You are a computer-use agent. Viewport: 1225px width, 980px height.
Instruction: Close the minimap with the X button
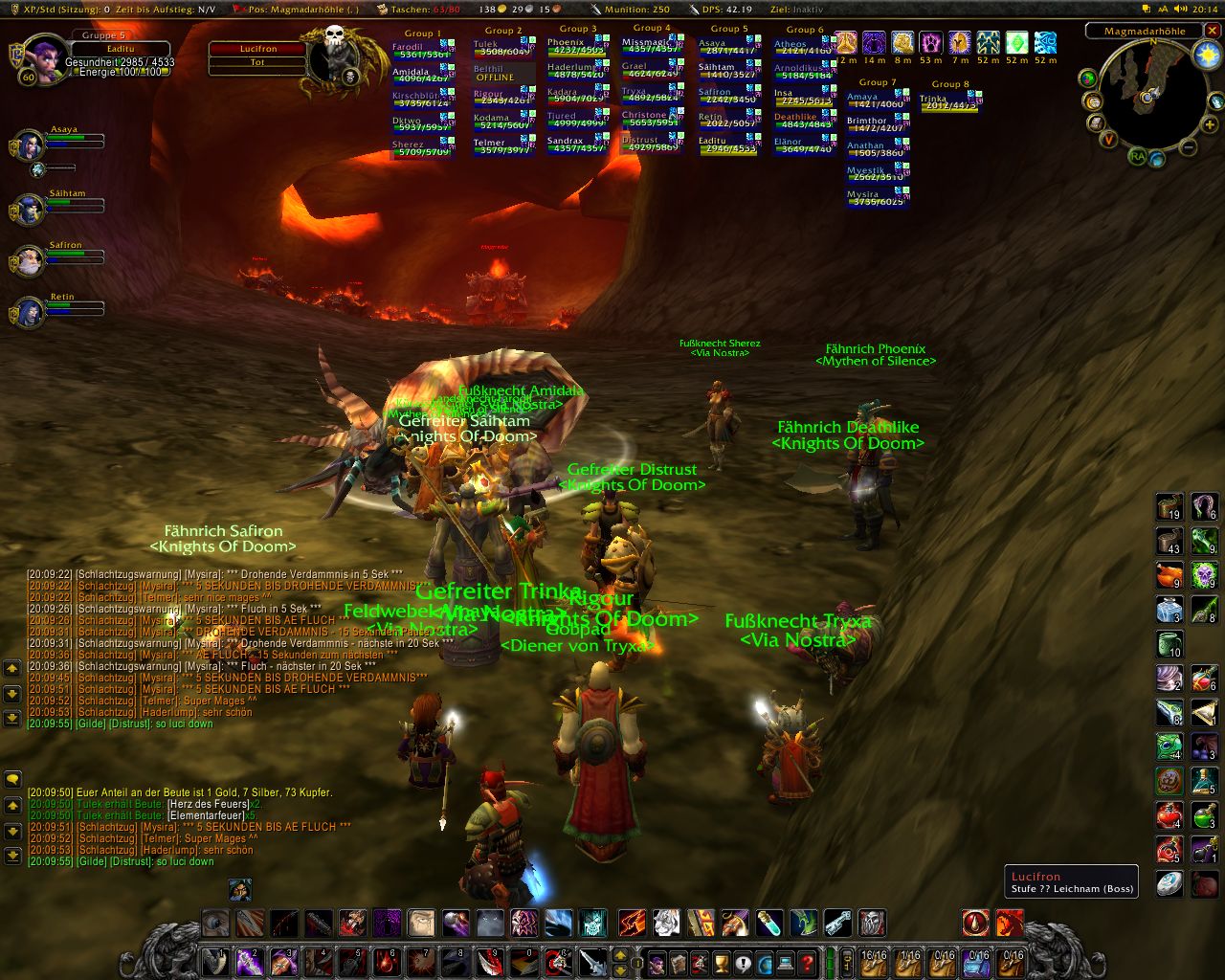(1214, 31)
